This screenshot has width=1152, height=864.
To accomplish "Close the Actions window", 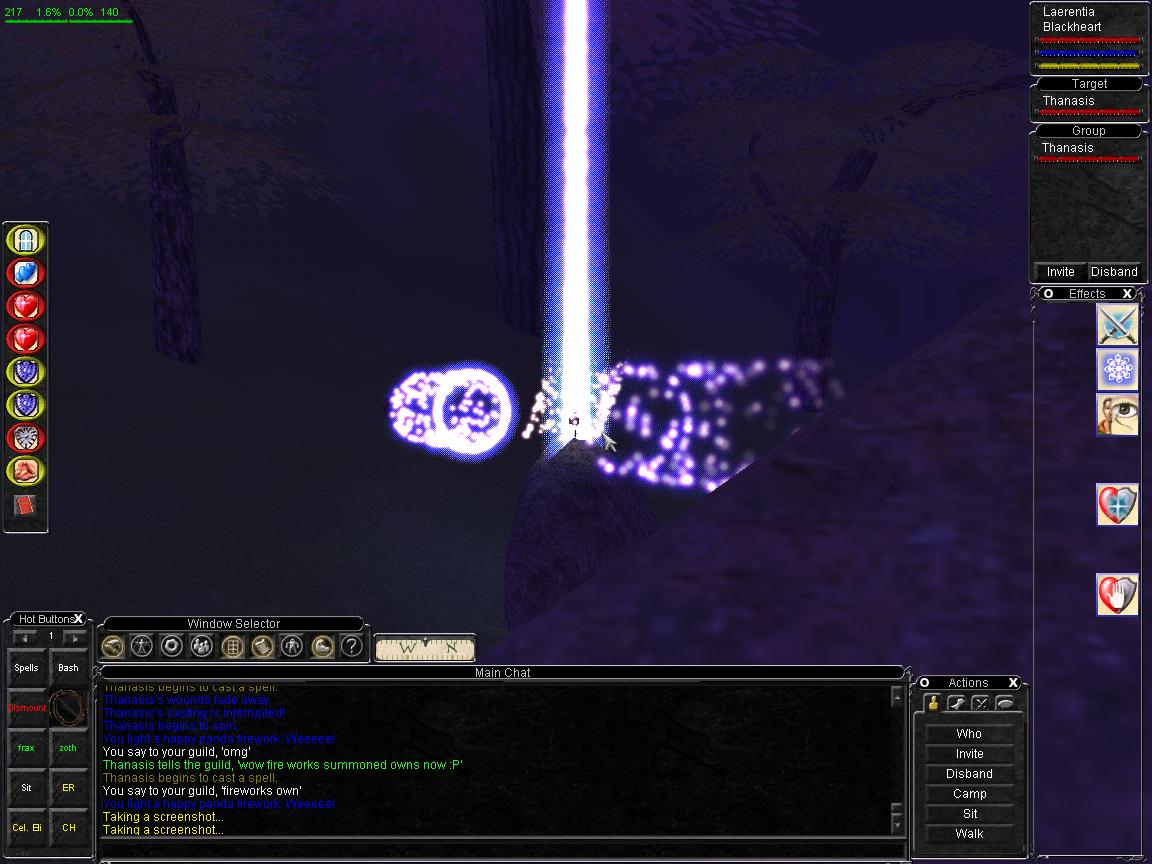I will click(1013, 683).
